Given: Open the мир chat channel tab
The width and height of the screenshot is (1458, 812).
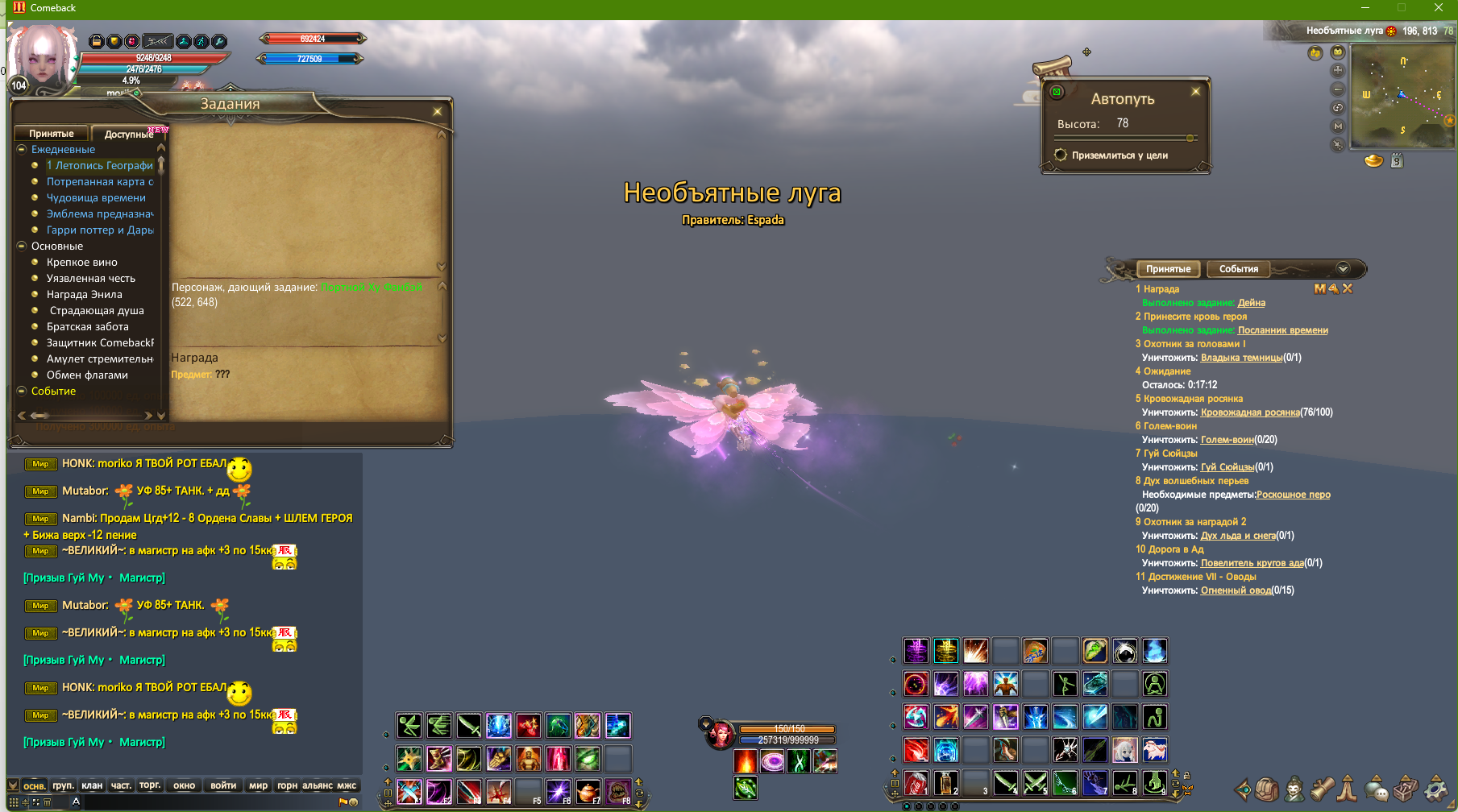Looking at the screenshot, I should pyautogui.click(x=258, y=785).
